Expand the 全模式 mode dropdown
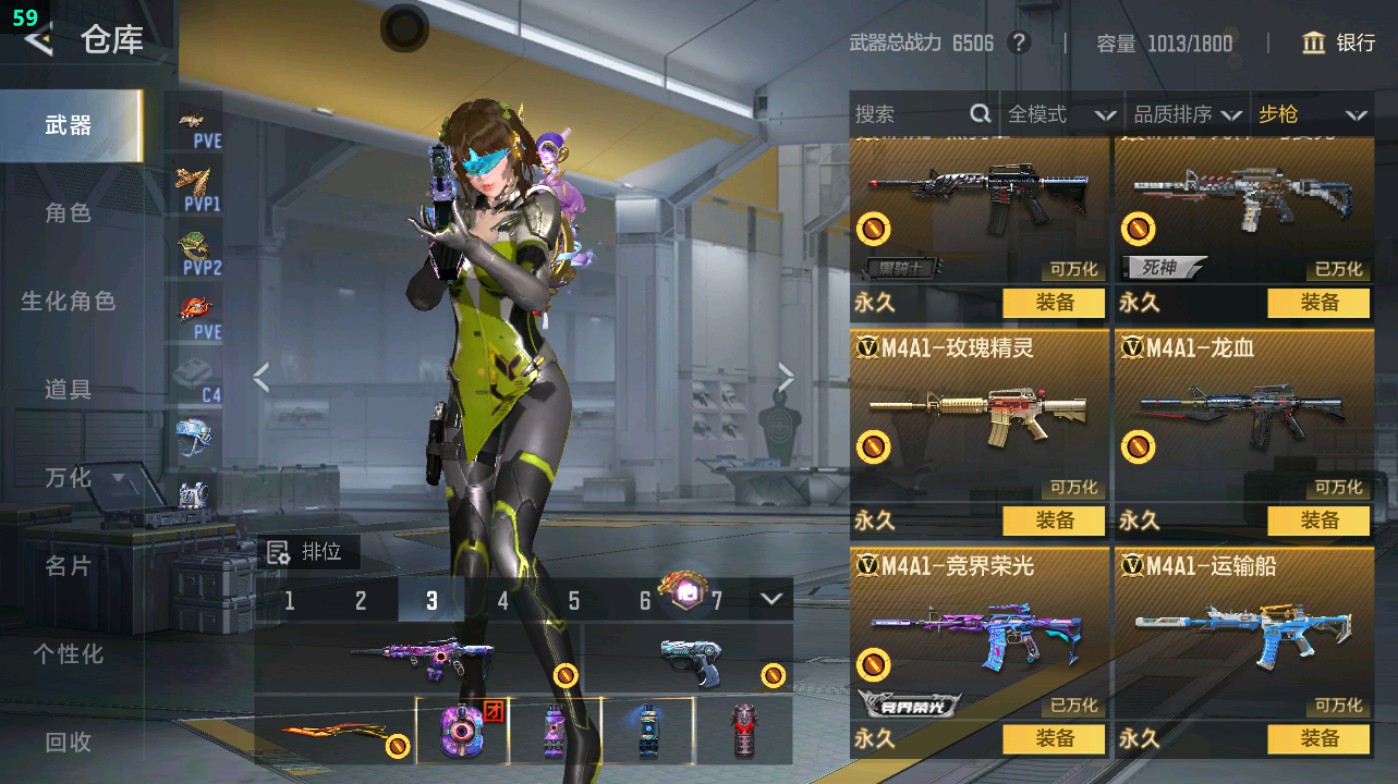1398x784 pixels. pos(1060,115)
